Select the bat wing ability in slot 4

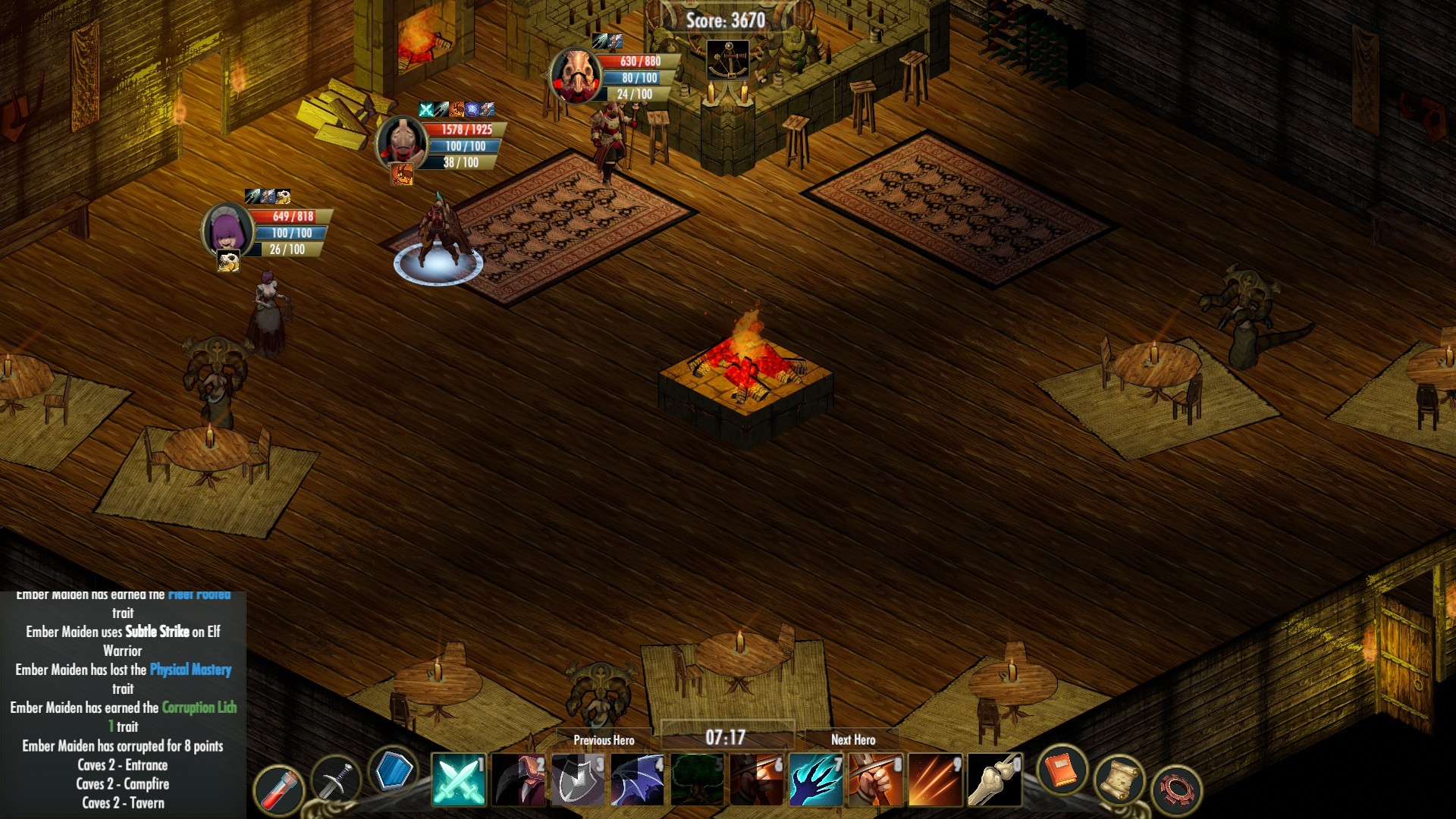point(637,780)
